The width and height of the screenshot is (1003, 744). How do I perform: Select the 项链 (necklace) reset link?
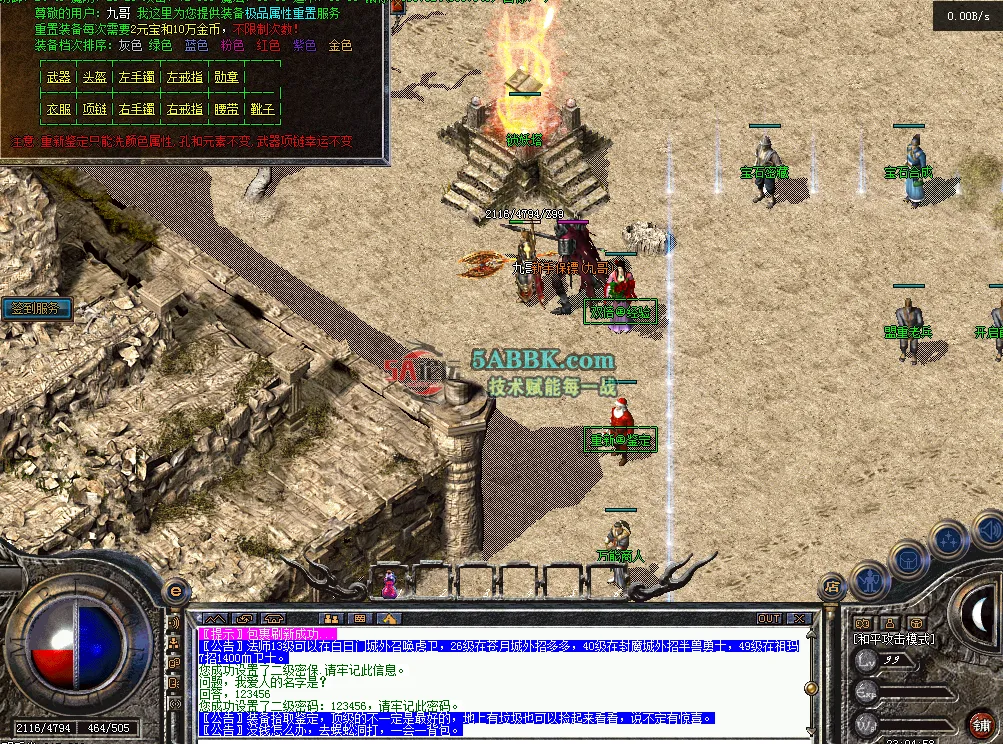click(x=94, y=109)
